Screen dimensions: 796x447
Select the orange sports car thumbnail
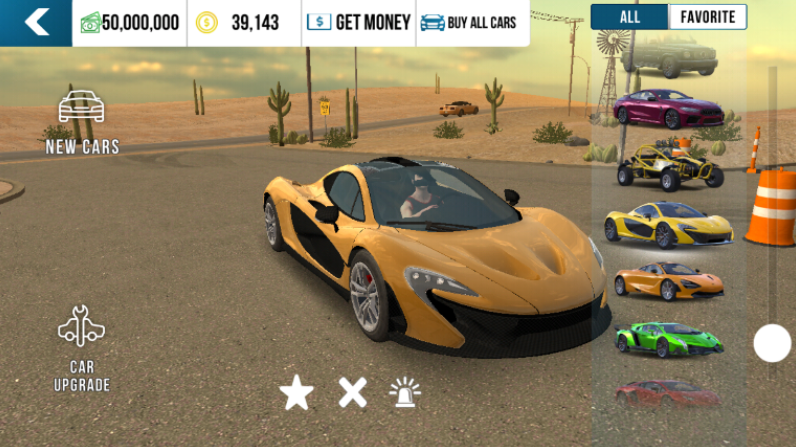pyautogui.click(x=667, y=281)
